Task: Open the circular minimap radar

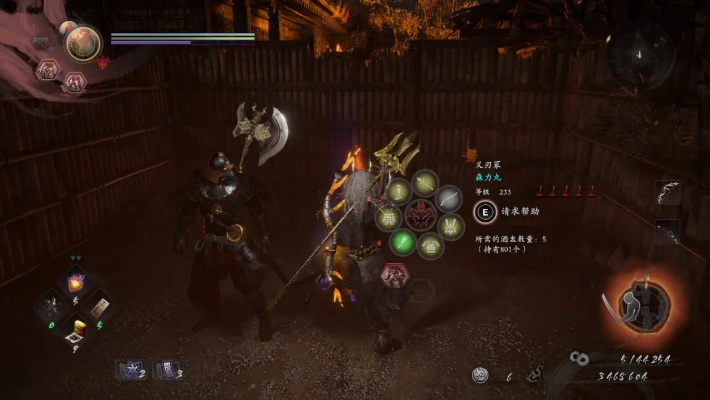Action: 639,51
